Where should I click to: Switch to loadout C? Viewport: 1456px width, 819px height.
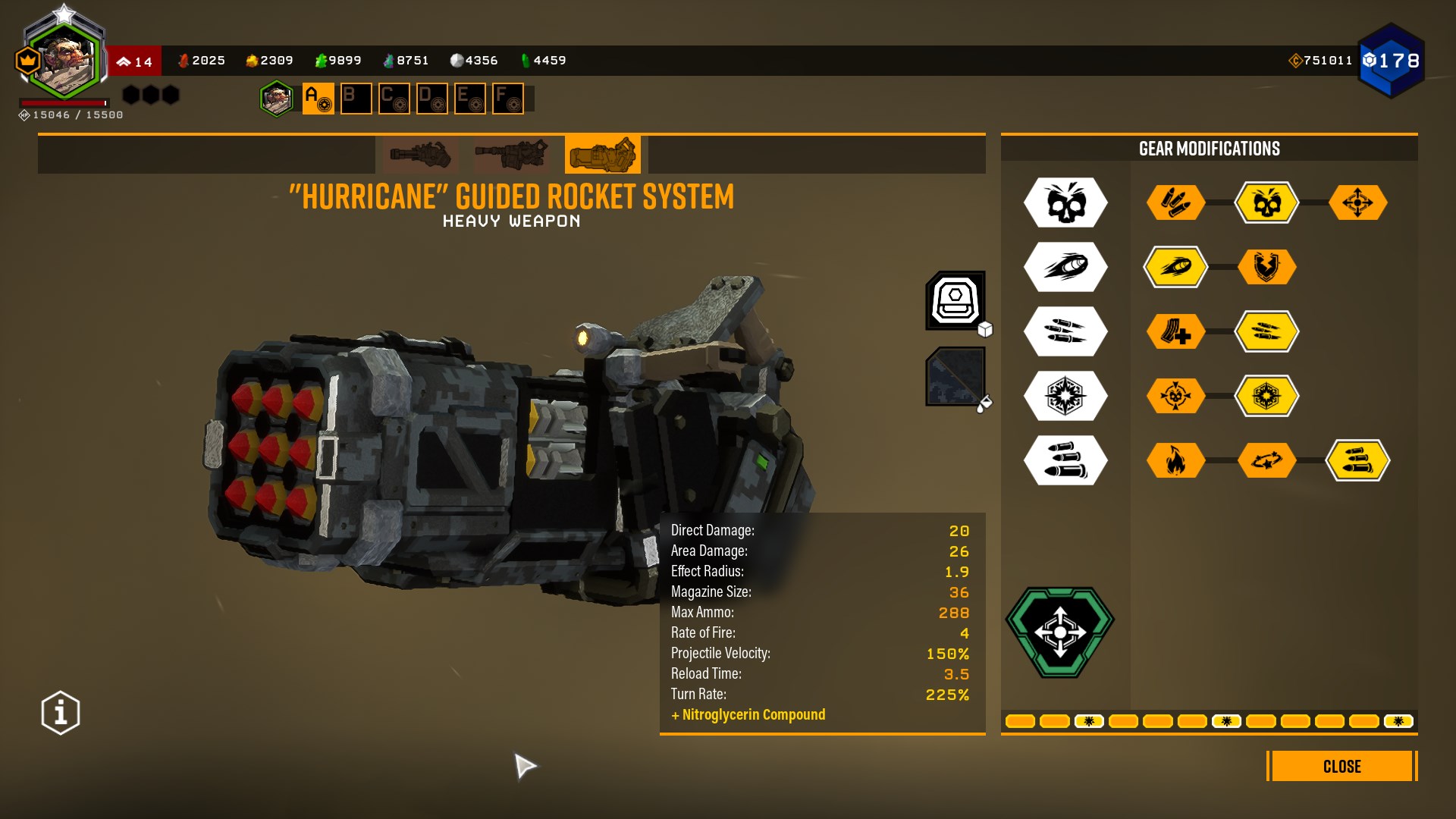tap(394, 99)
